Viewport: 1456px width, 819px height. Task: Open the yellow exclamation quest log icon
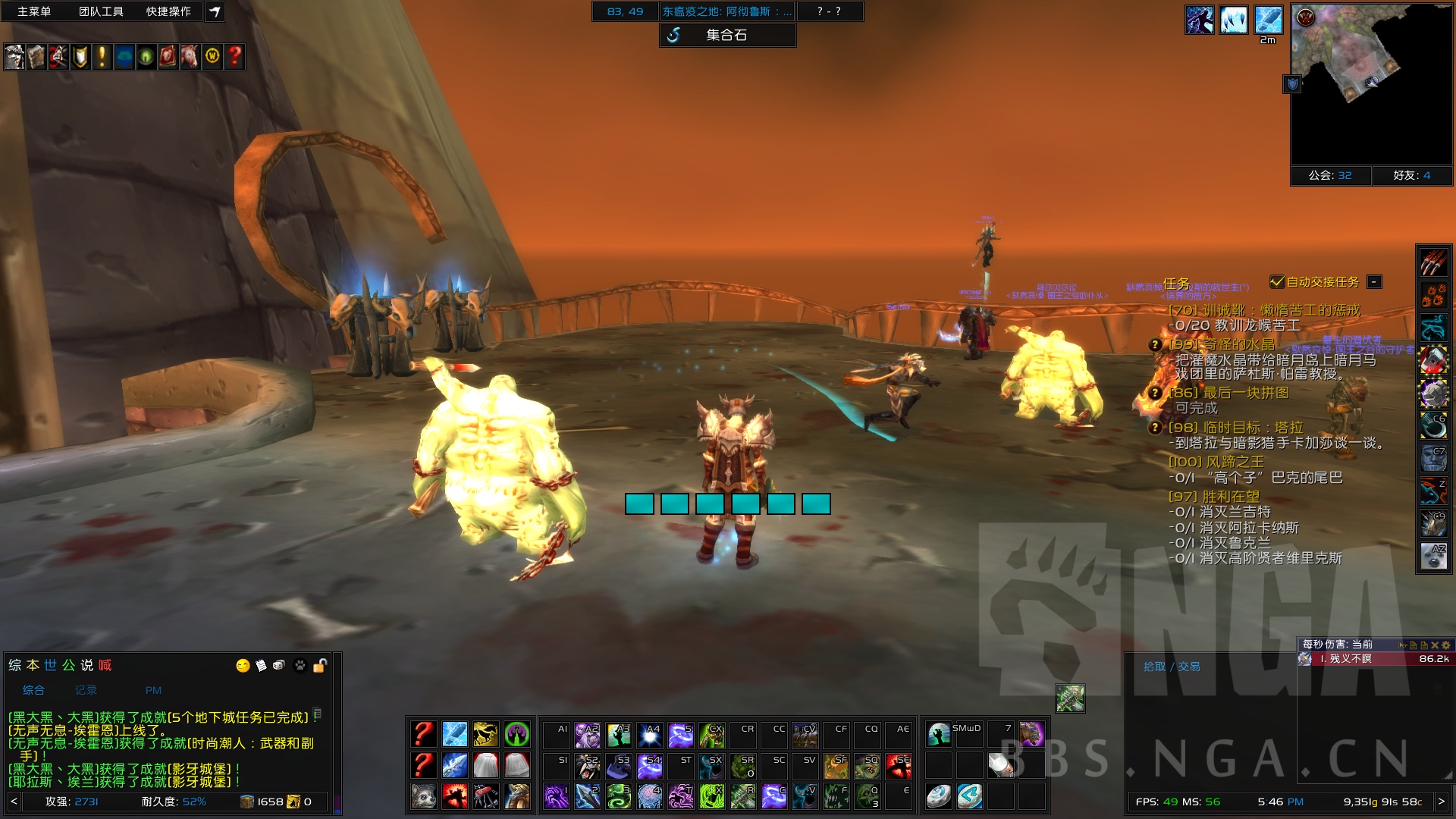pyautogui.click(x=102, y=56)
